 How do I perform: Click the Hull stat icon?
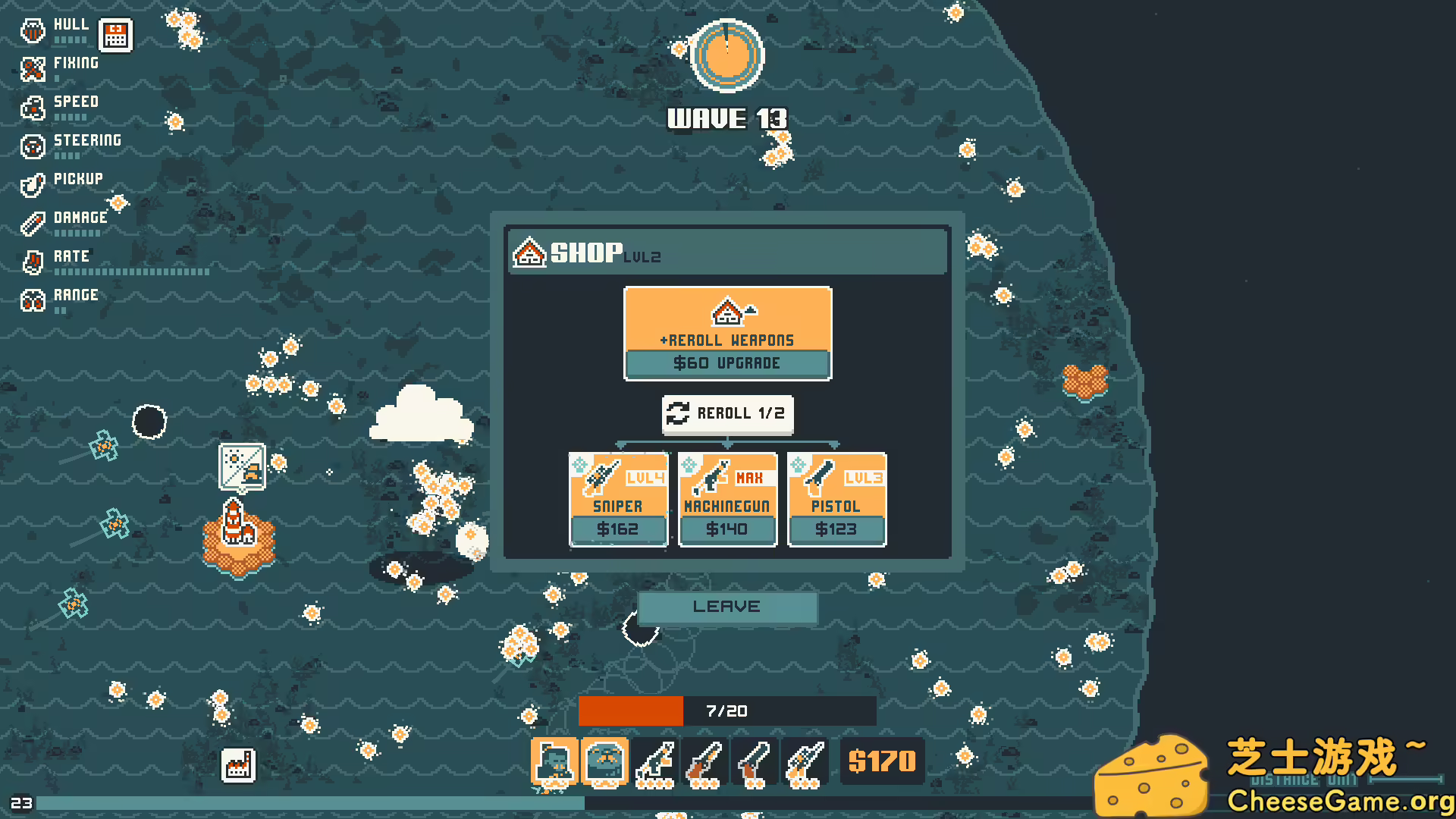click(32, 30)
